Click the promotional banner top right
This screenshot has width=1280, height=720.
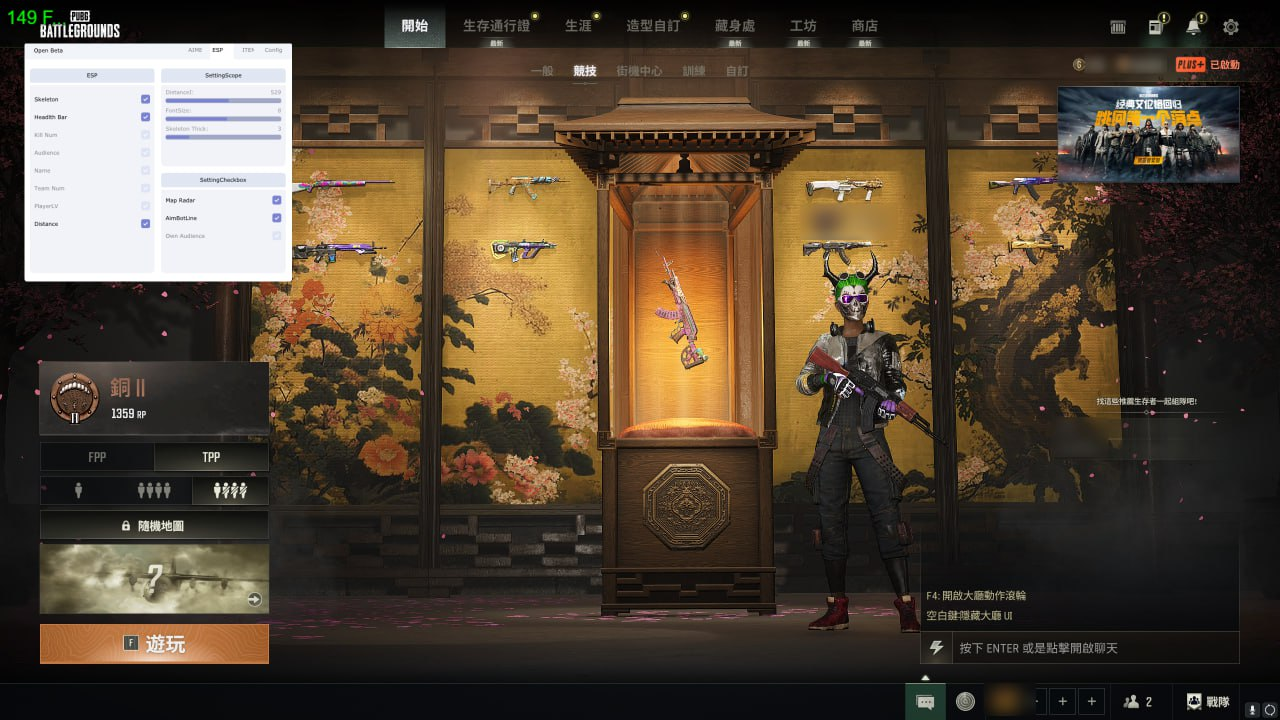click(x=1147, y=135)
